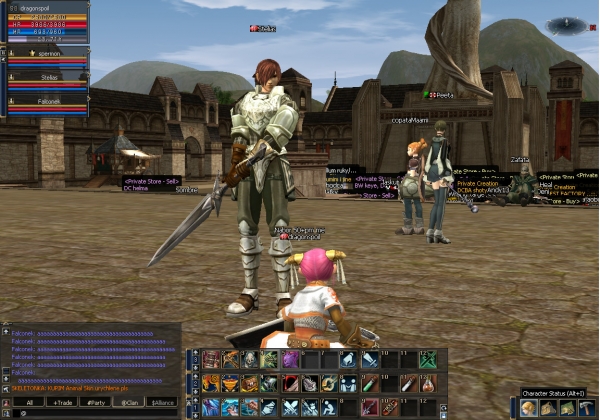600x420 pixels.
Task: Select the #Party chat tab
Action: coord(96,402)
